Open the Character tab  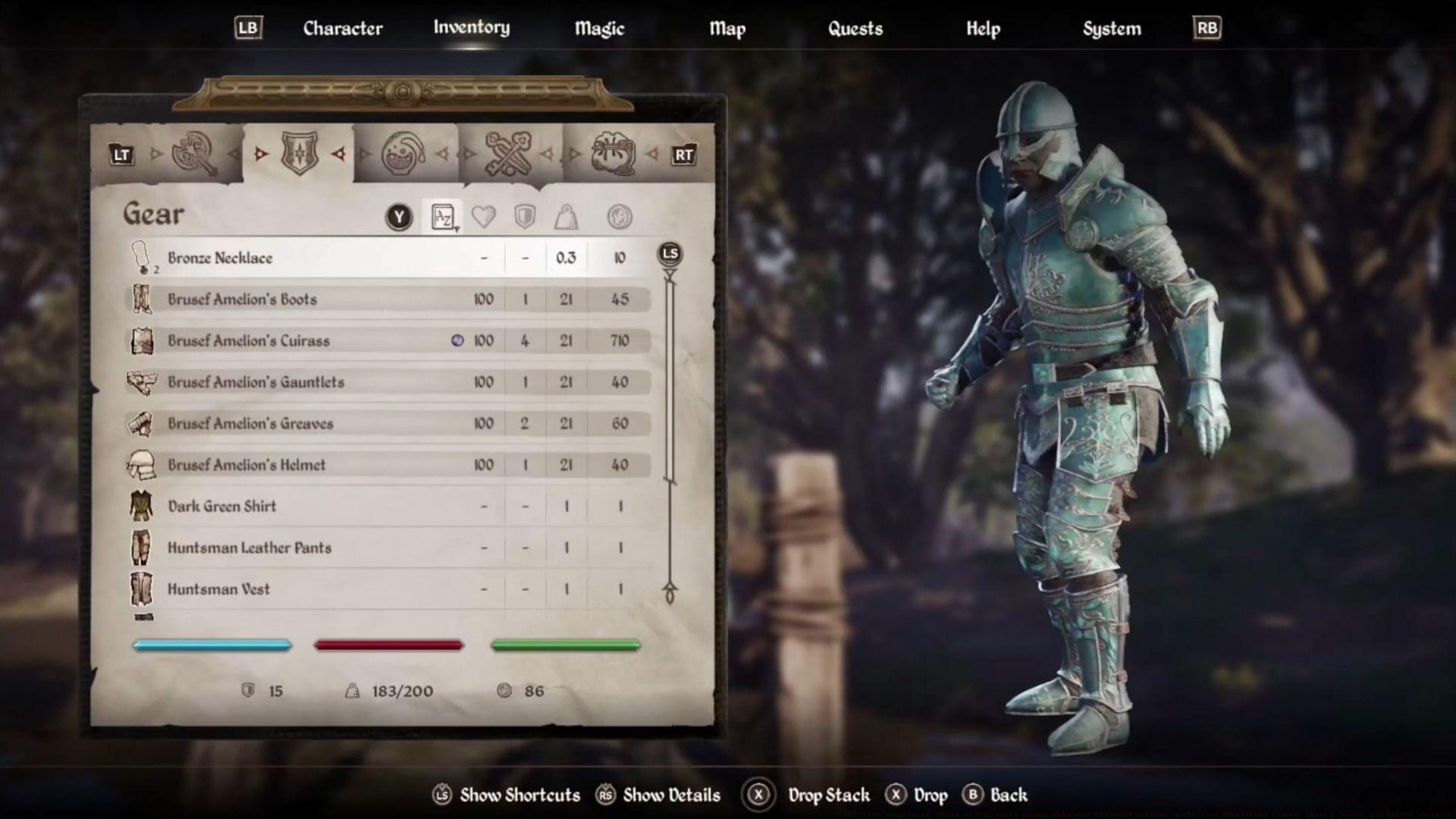pyautogui.click(x=343, y=29)
